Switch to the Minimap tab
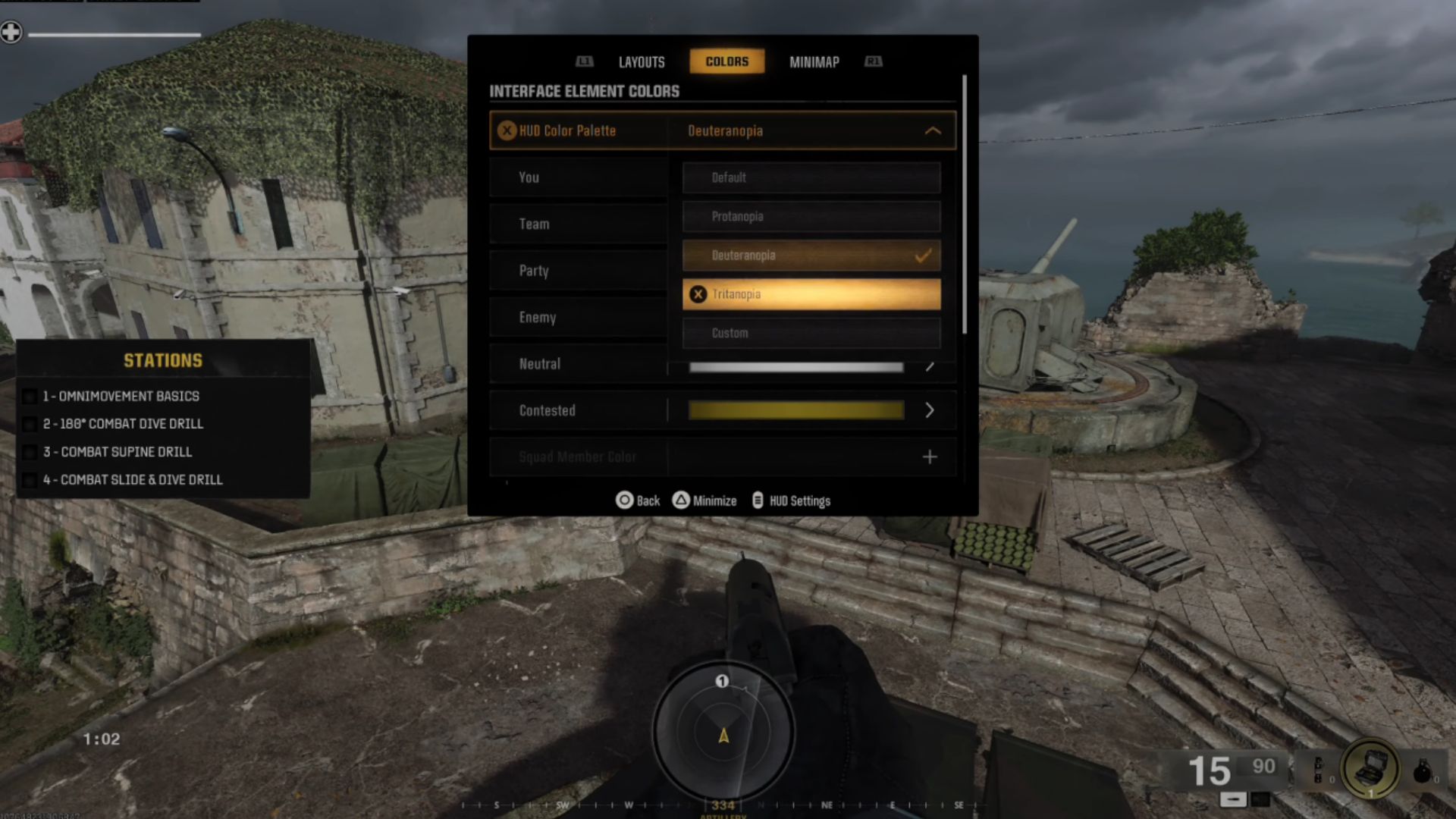 [x=813, y=61]
